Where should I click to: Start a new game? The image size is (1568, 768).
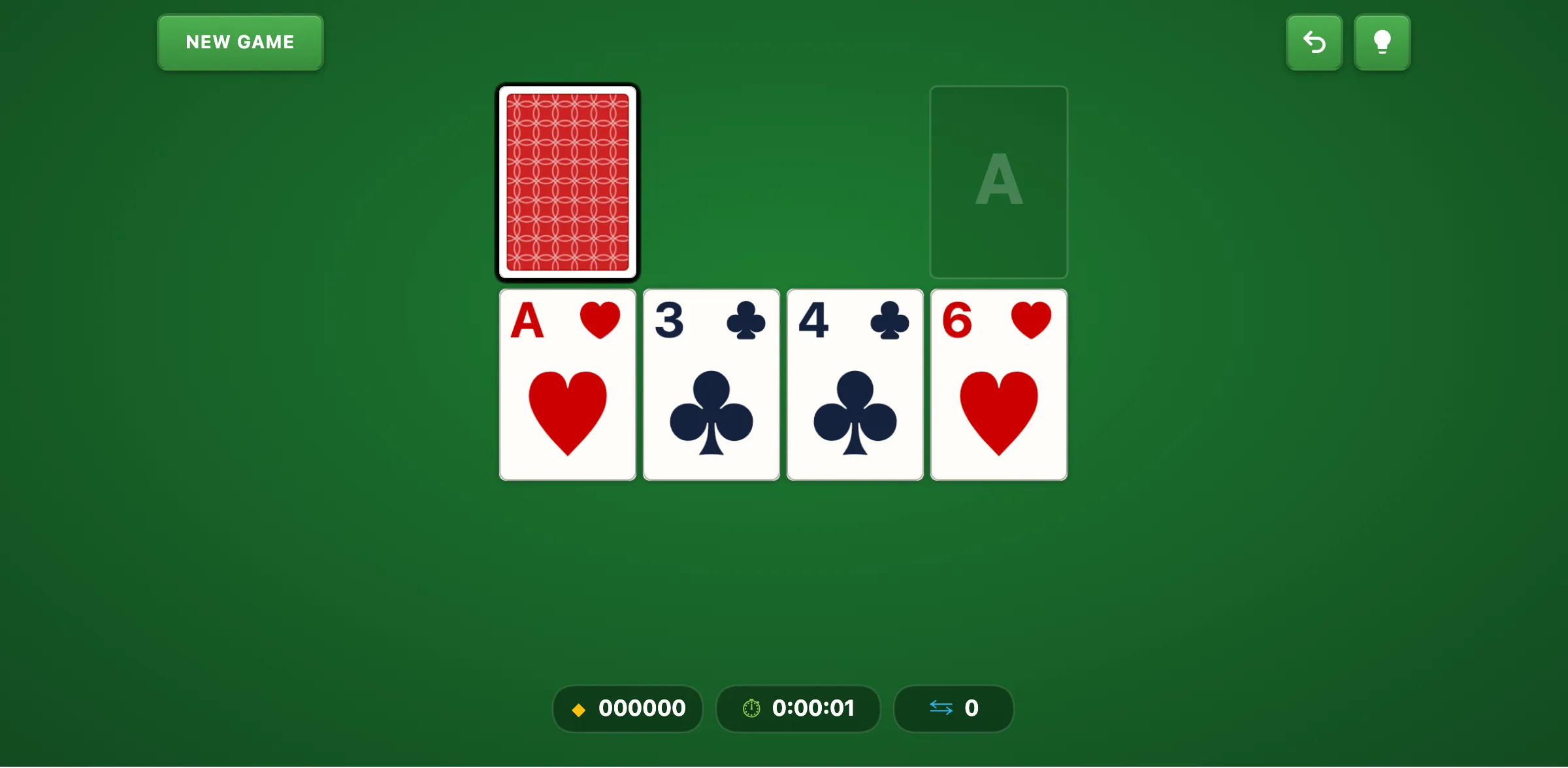click(x=239, y=42)
